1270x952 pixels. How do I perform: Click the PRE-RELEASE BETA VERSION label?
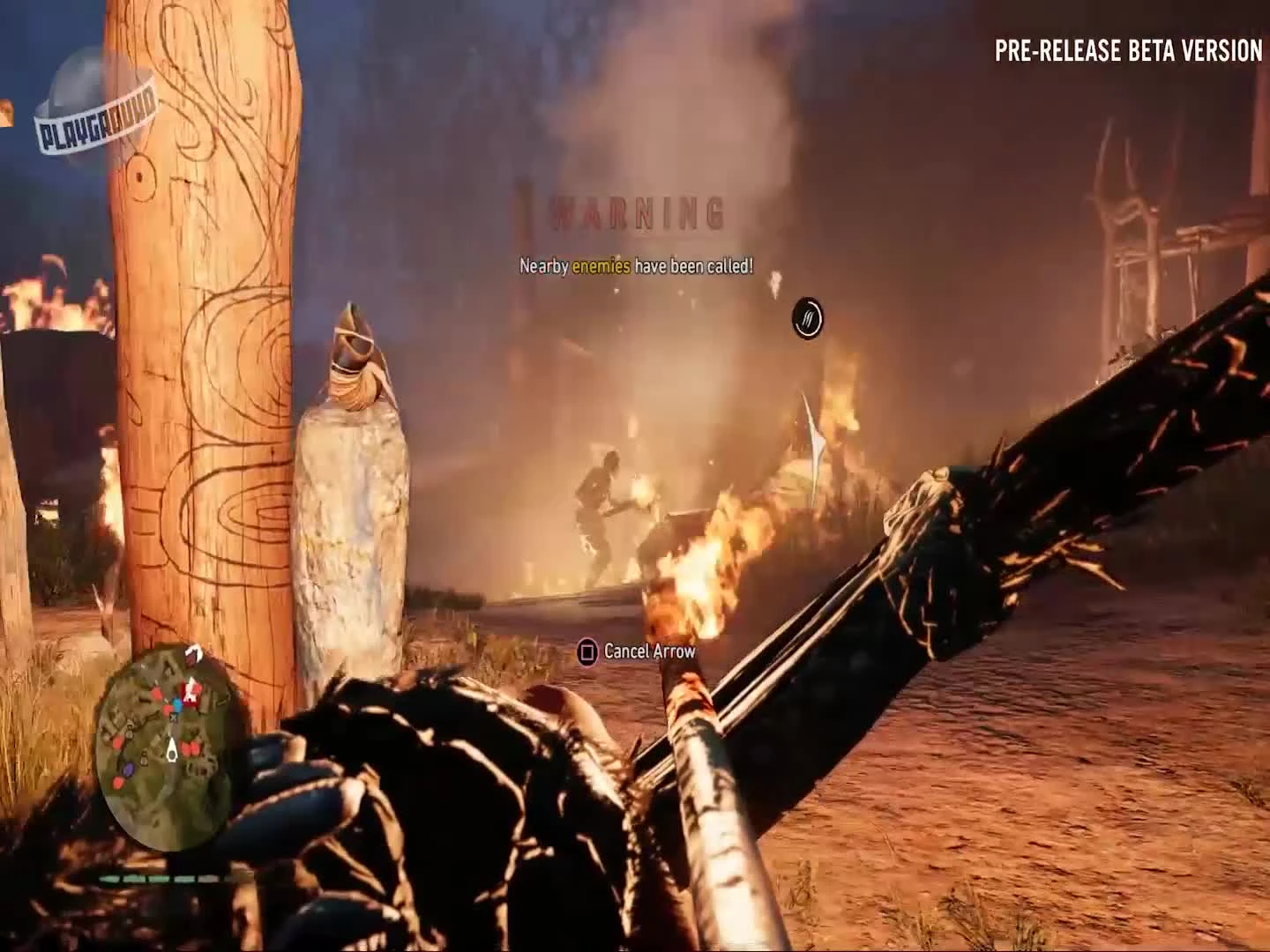tap(1127, 50)
